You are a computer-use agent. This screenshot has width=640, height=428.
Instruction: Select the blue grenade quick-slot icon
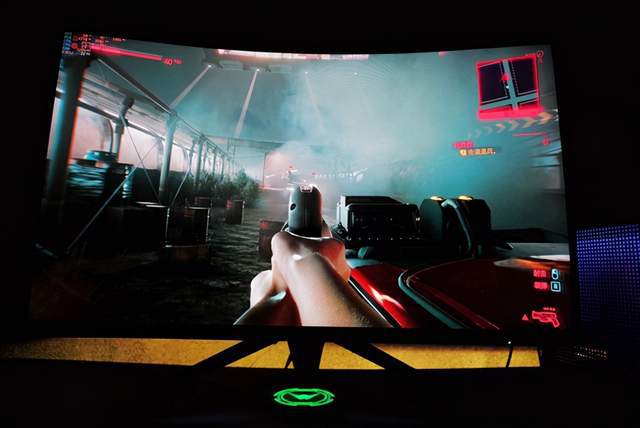[x=555, y=273]
